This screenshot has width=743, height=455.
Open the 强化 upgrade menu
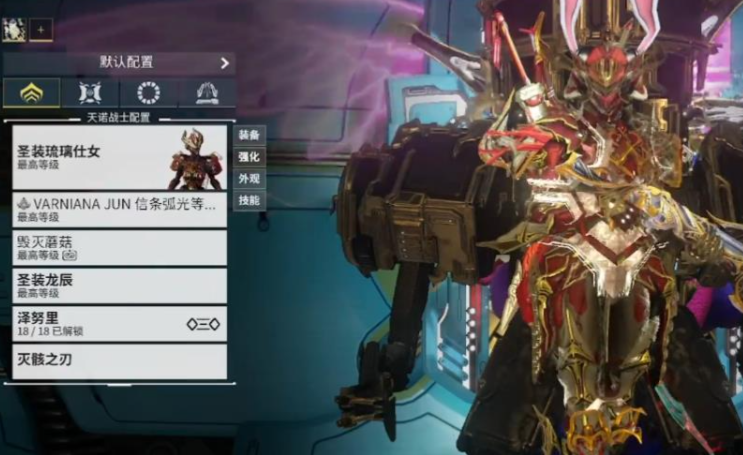click(249, 157)
